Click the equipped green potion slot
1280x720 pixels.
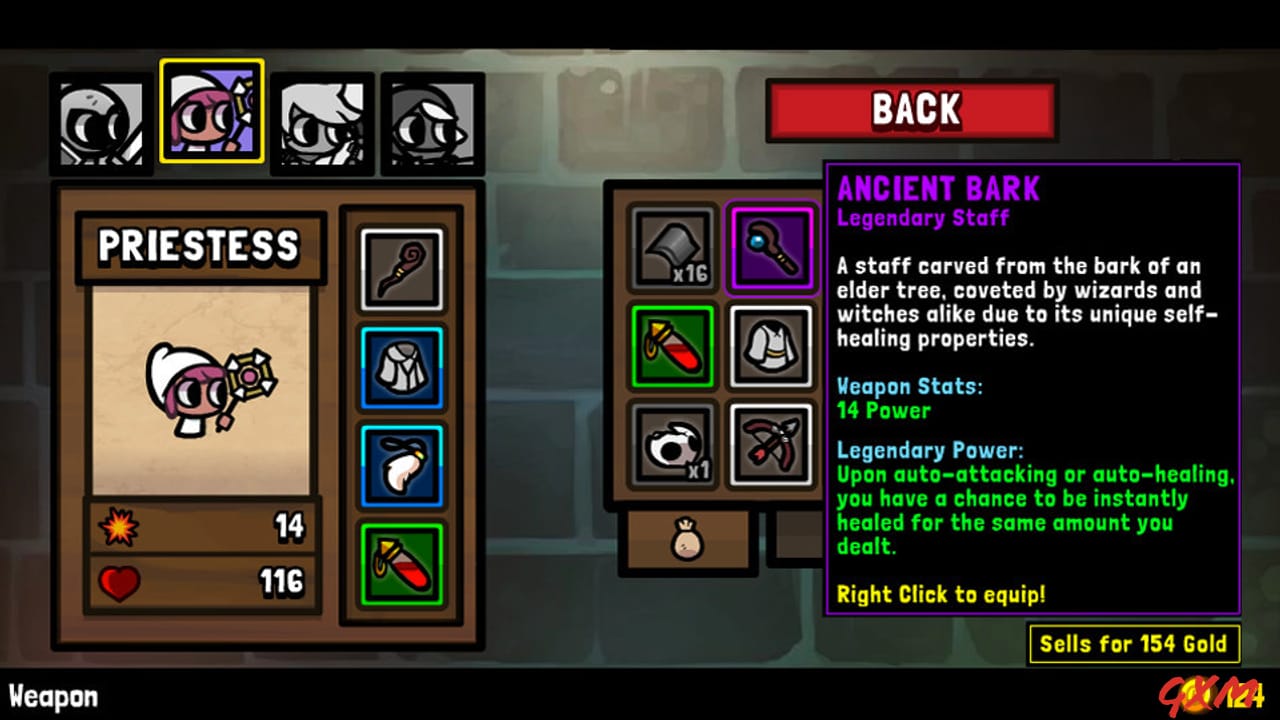(x=401, y=564)
